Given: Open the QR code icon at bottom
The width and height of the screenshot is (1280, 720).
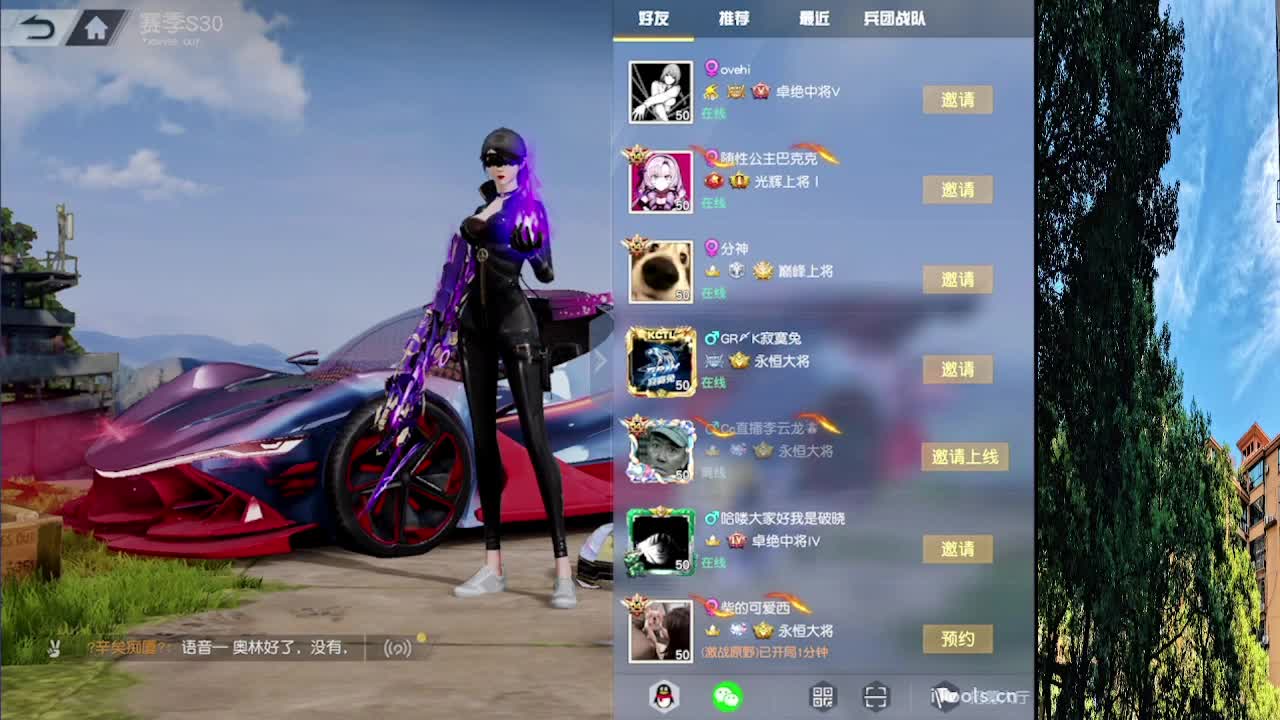Looking at the screenshot, I should pyautogui.click(x=824, y=696).
